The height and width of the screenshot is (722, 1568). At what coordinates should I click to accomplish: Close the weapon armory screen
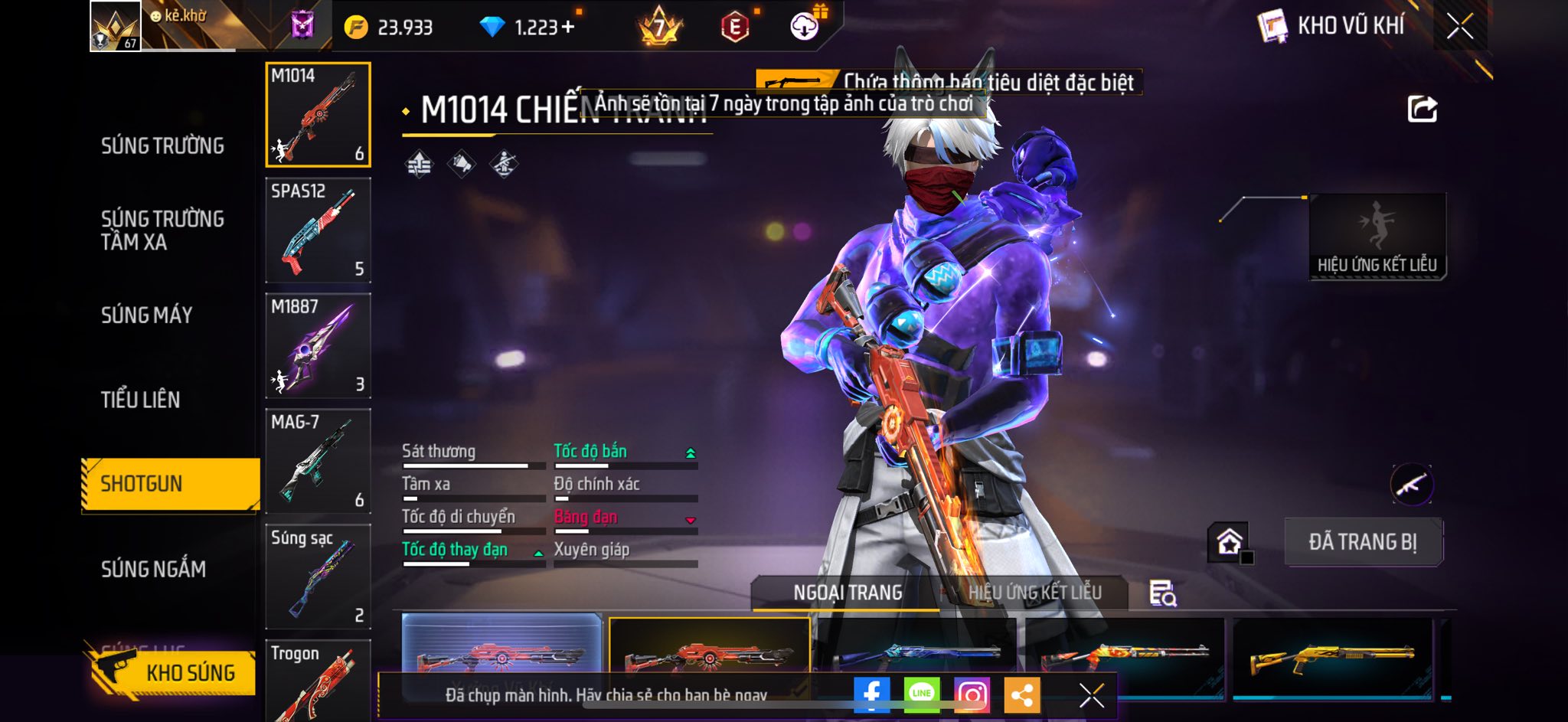1459,27
